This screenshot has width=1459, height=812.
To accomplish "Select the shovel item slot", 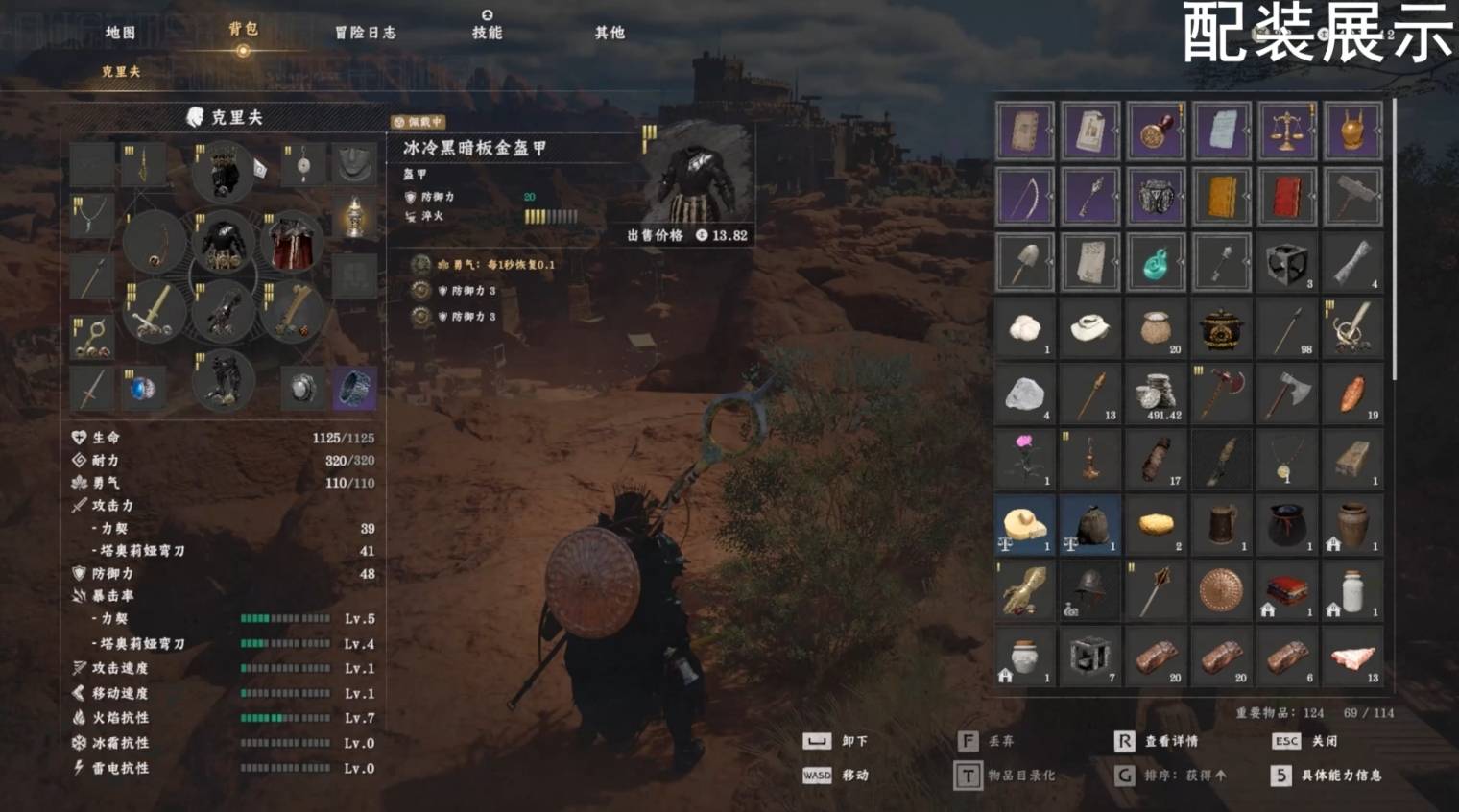I will [1024, 262].
